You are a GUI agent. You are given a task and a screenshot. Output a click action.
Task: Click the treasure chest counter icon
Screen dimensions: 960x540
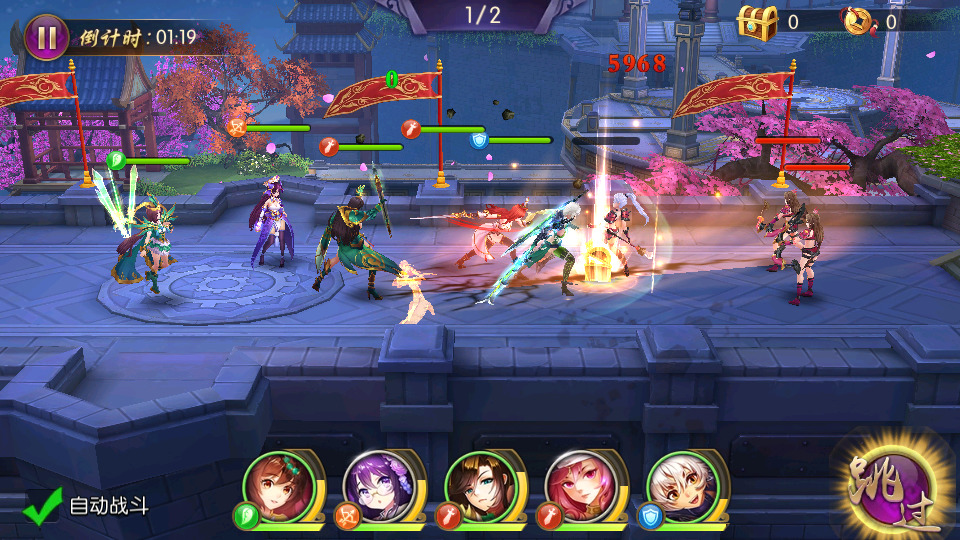point(757,21)
